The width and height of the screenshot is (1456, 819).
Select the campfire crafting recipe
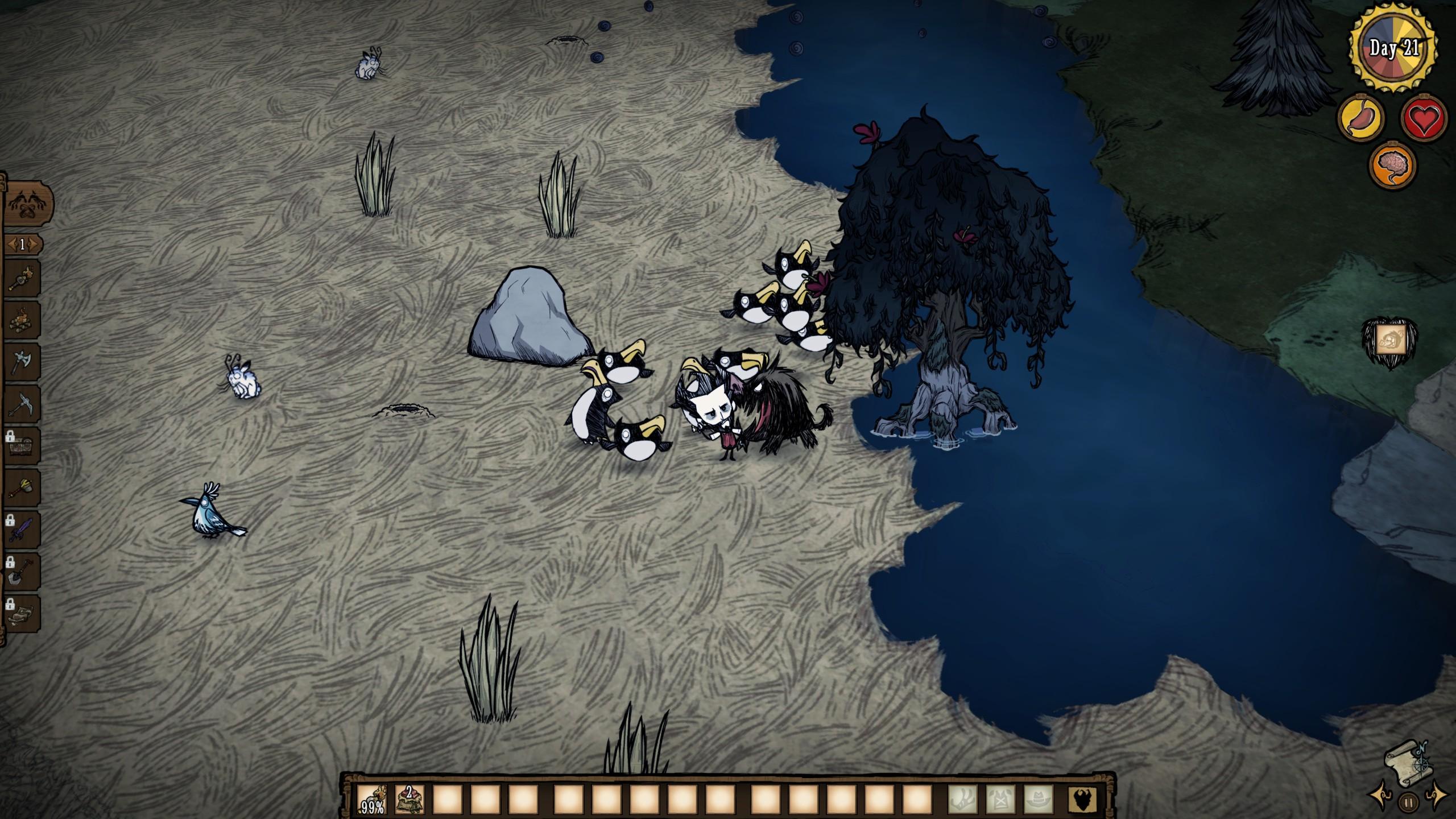22,320
